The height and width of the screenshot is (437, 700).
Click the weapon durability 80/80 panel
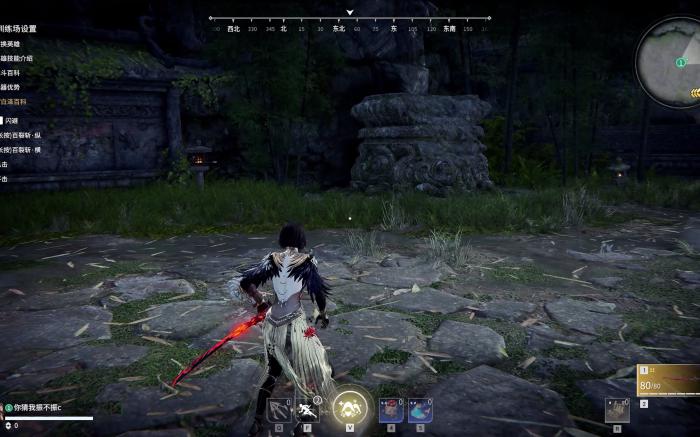[668, 382]
